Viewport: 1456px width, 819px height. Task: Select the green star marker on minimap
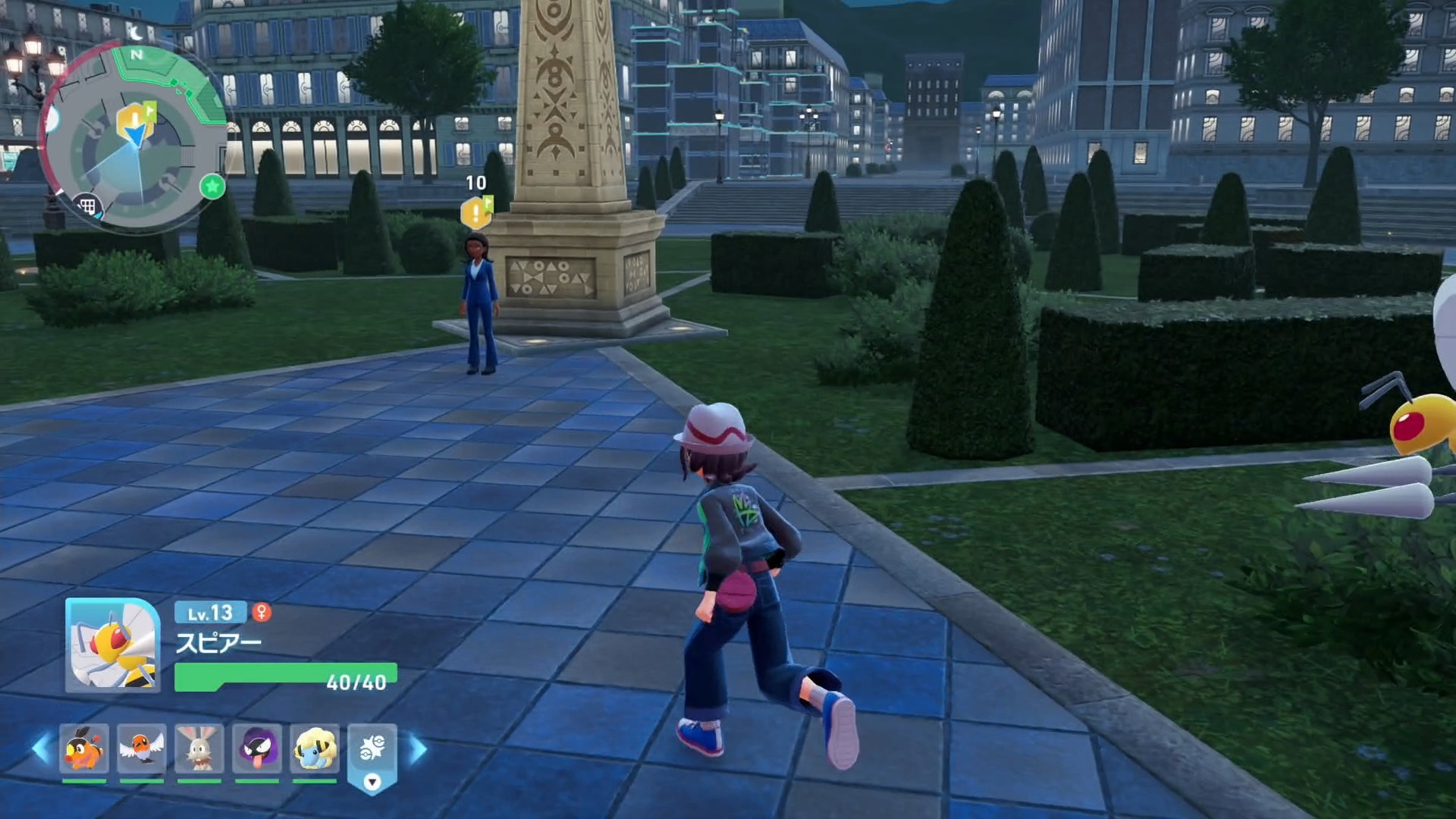[212, 186]
